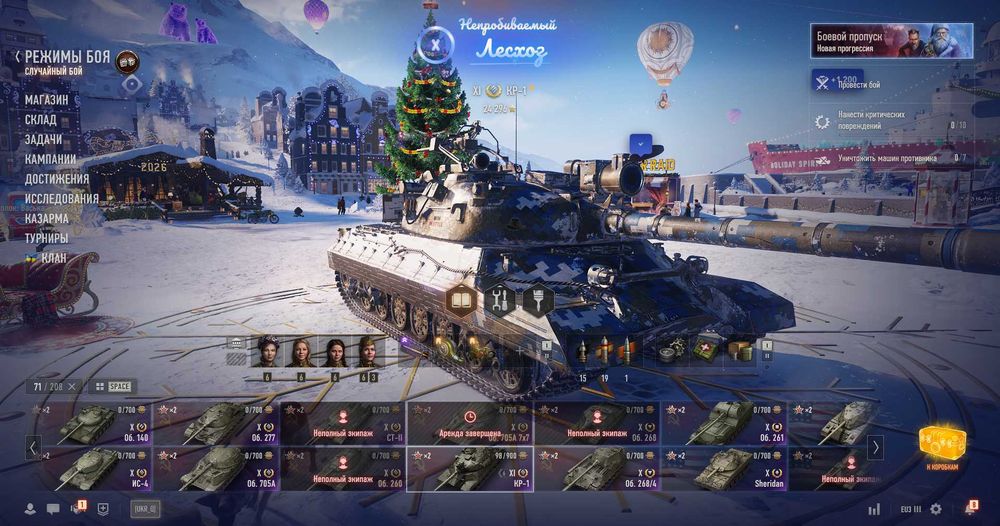
Task: Open the crossed-wrenches equipment hexagon
Action: [x=498, y=299]
